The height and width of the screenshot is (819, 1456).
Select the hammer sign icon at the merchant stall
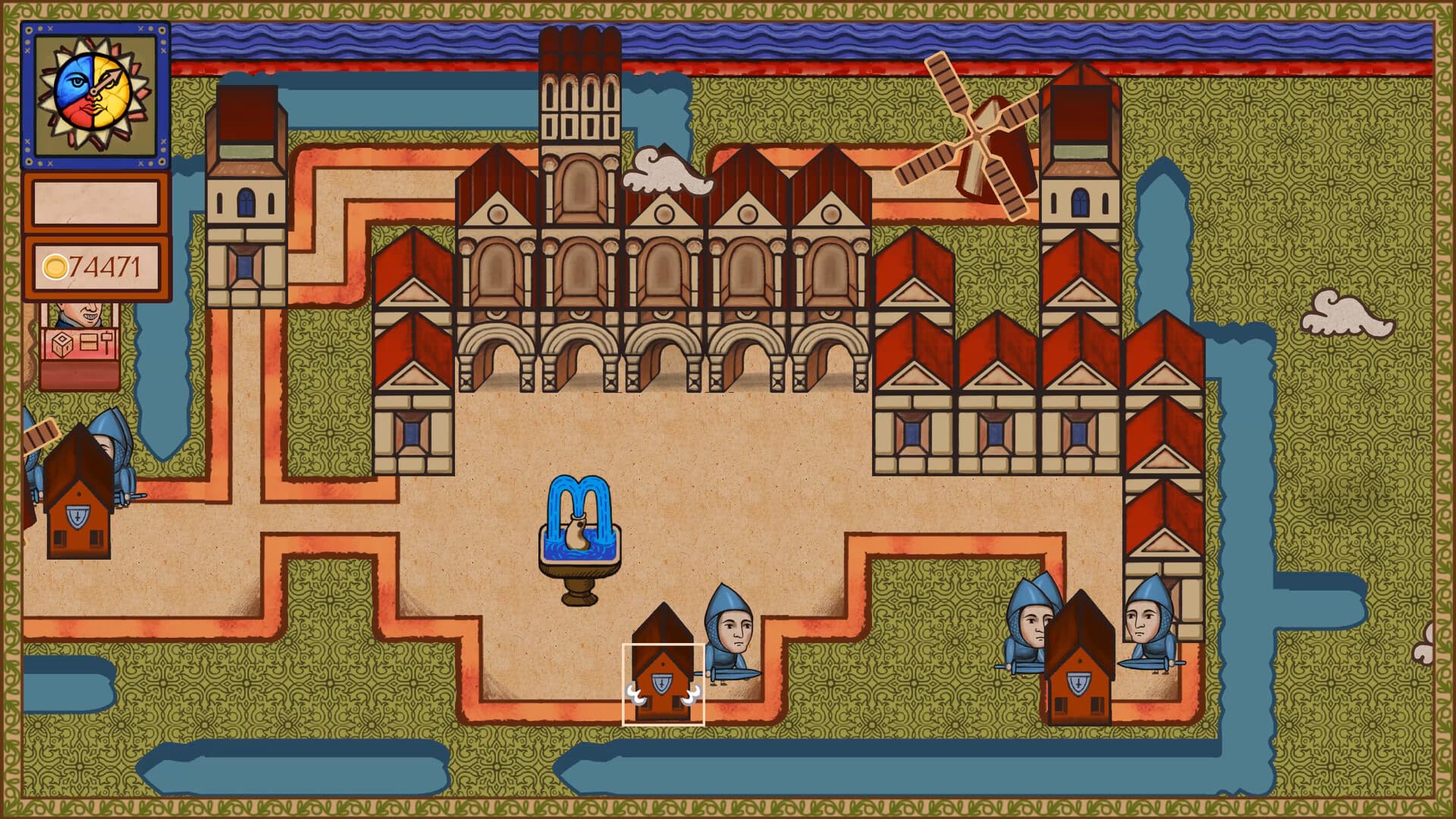[106, 343]
